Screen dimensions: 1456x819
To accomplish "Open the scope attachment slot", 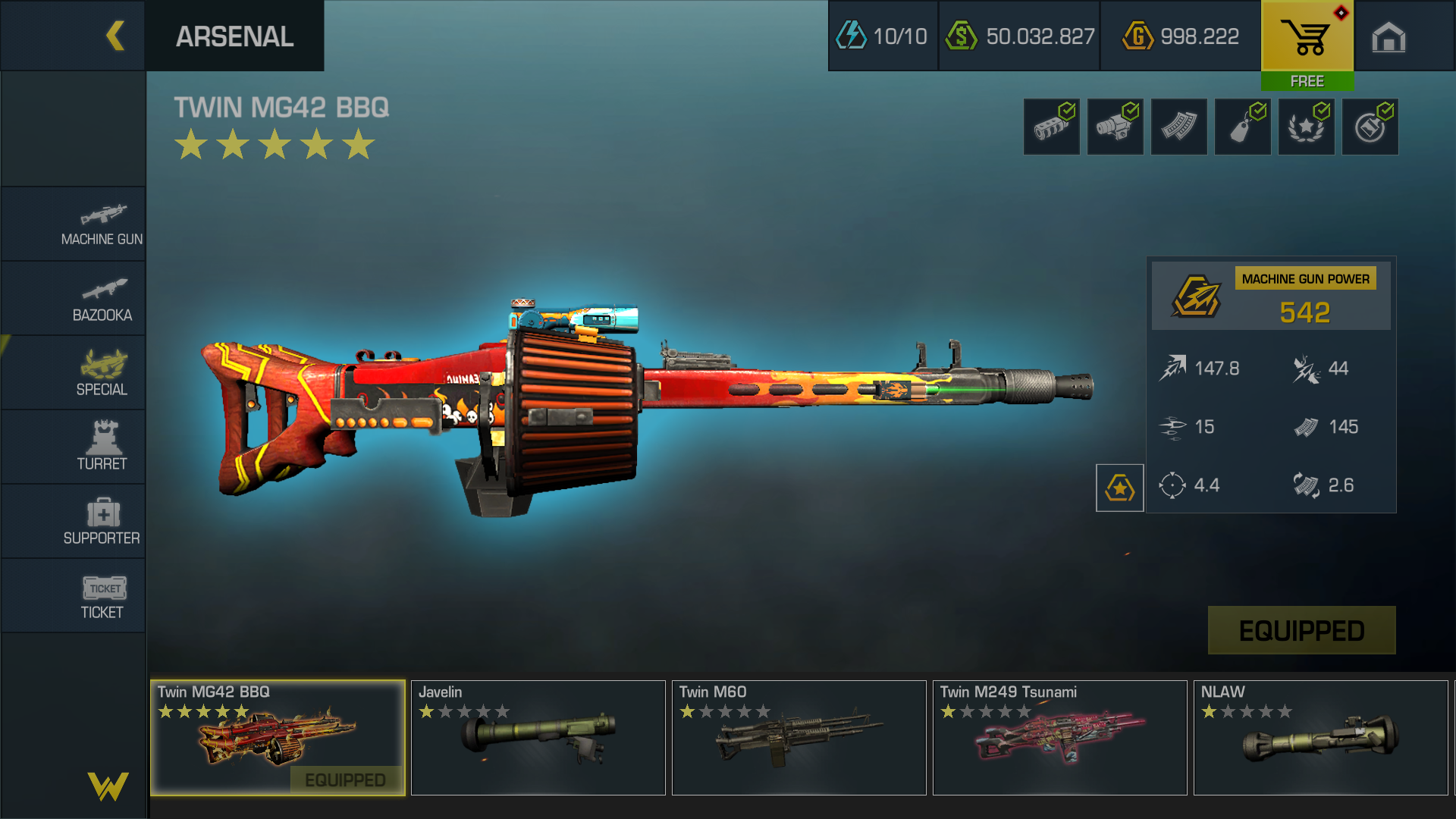I will 1115,127.
